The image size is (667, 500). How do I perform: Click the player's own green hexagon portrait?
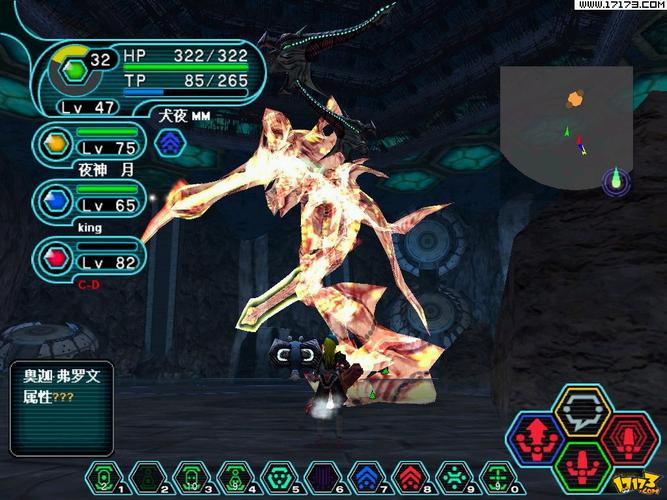(x=72, y=71)
